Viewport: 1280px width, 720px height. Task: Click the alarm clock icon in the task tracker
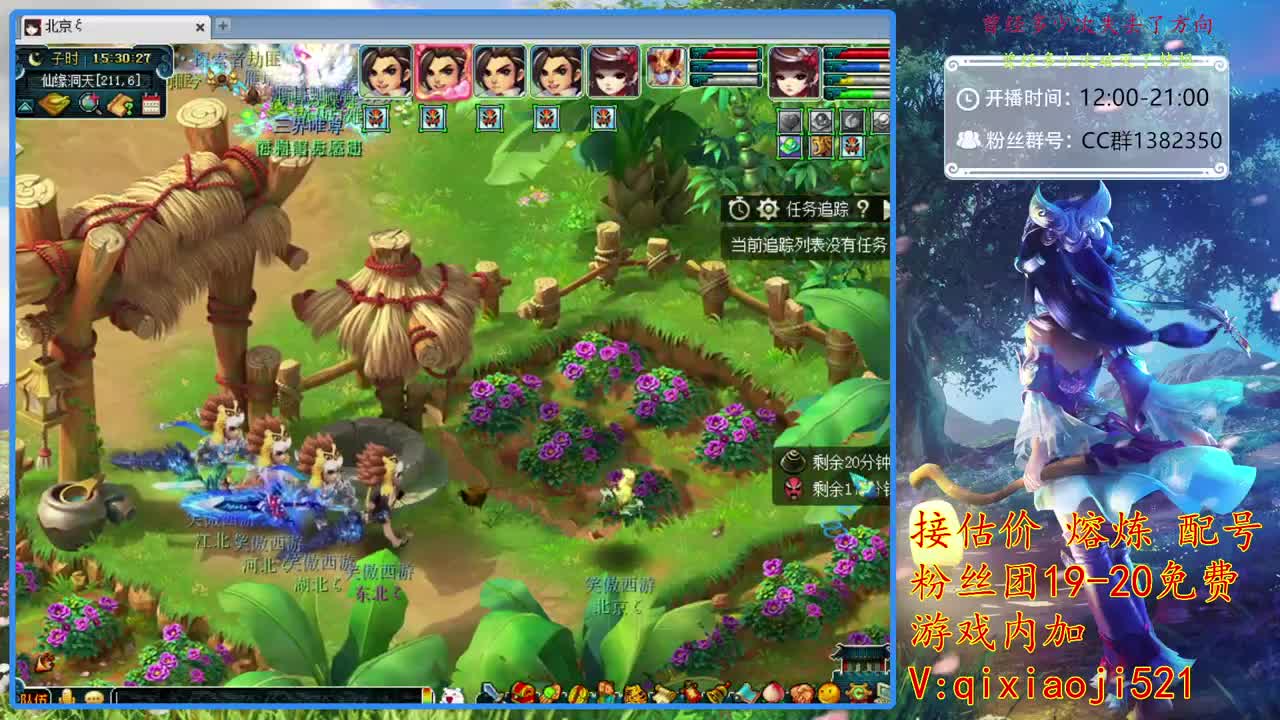(x=739, y=208)
